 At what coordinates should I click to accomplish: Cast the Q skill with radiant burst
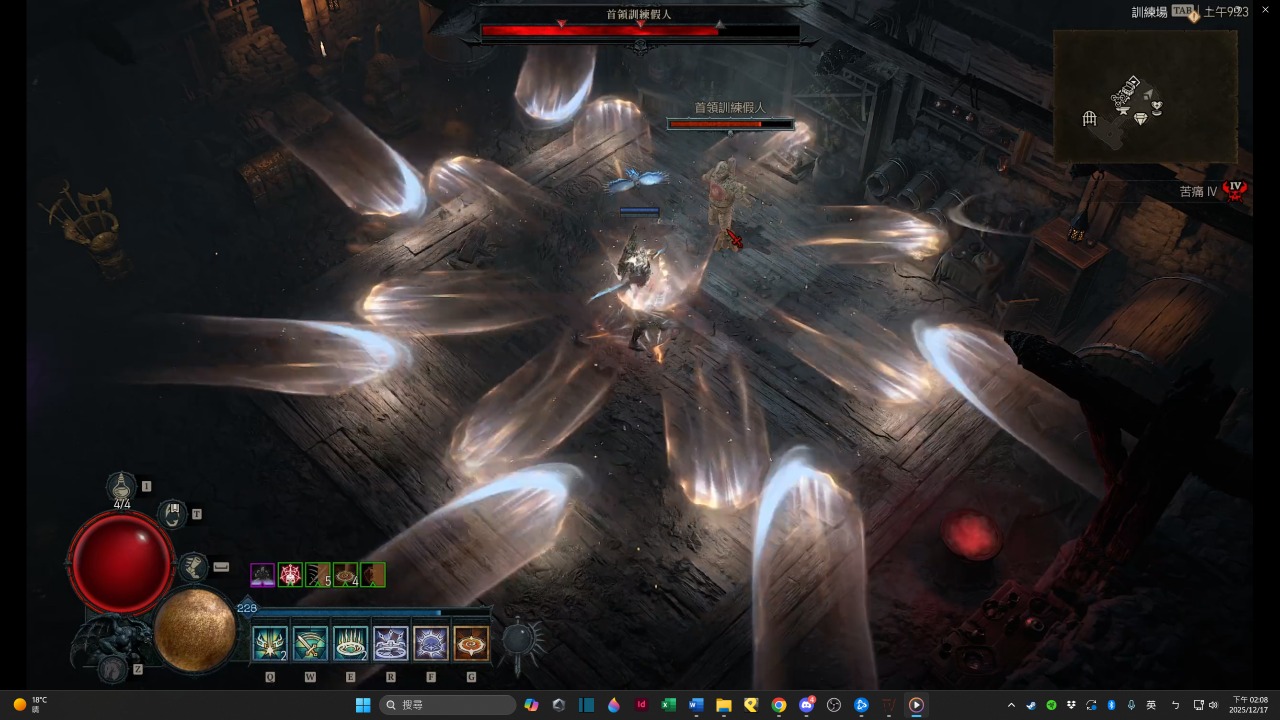point(270,643)
